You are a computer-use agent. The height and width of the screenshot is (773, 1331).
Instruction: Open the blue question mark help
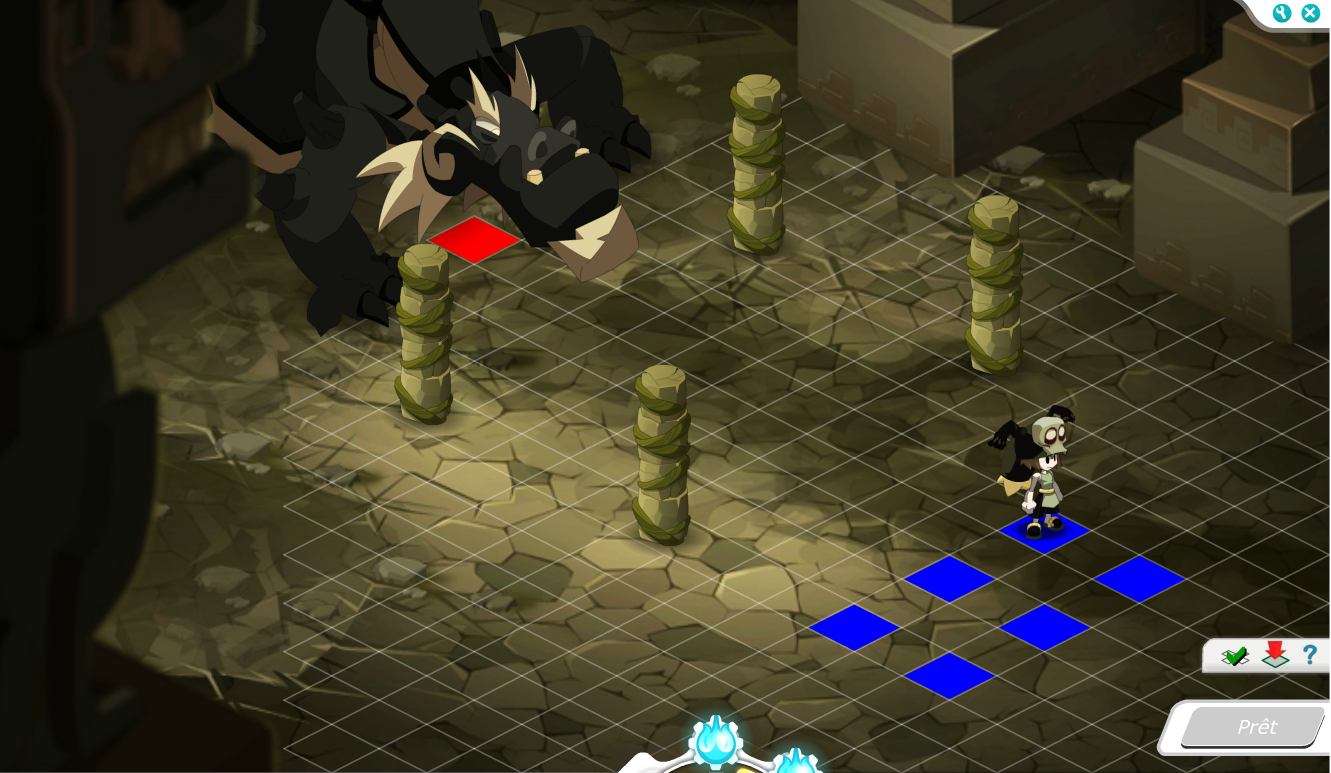click(1309, 655)
